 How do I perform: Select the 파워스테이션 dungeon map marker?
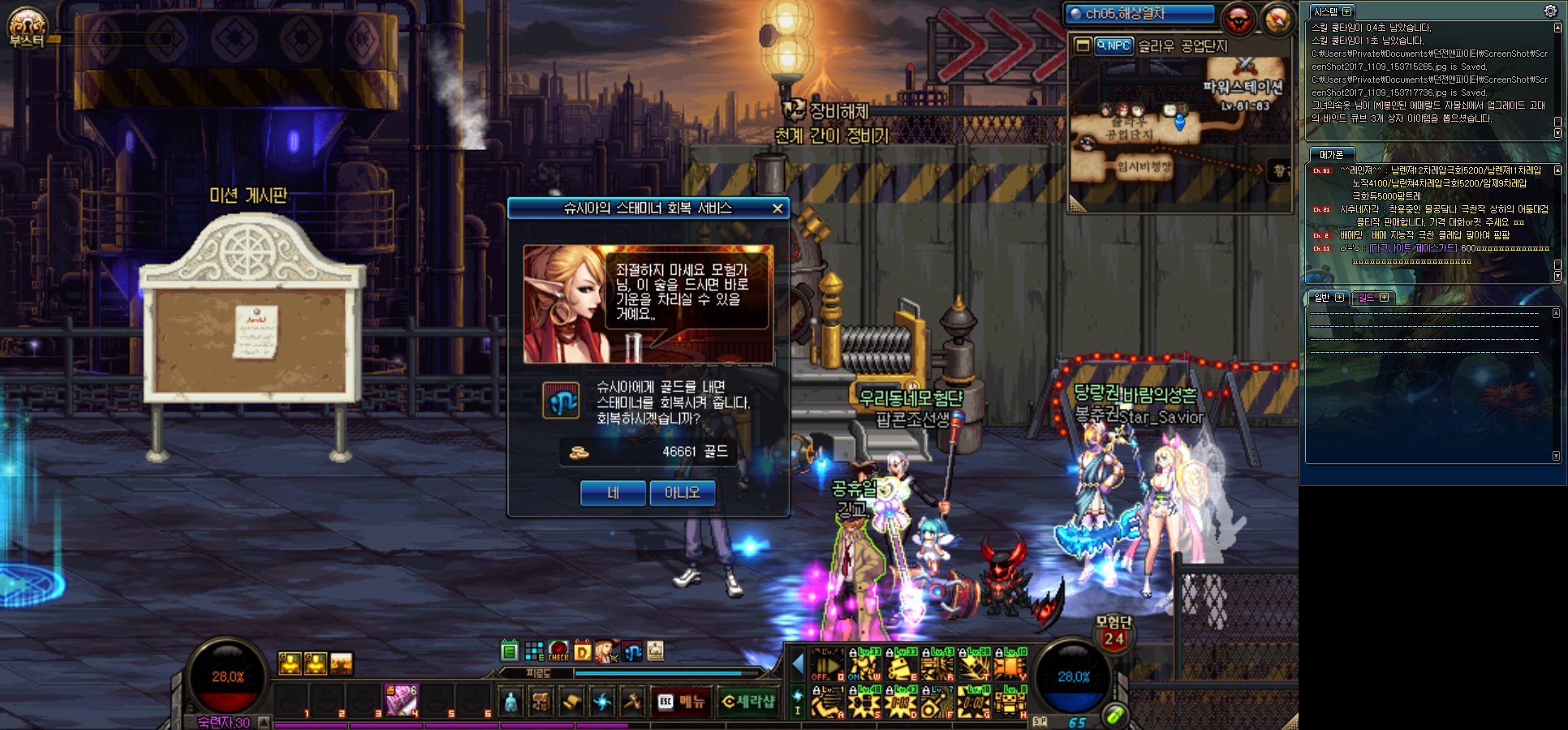click(x=1243, y=87)
